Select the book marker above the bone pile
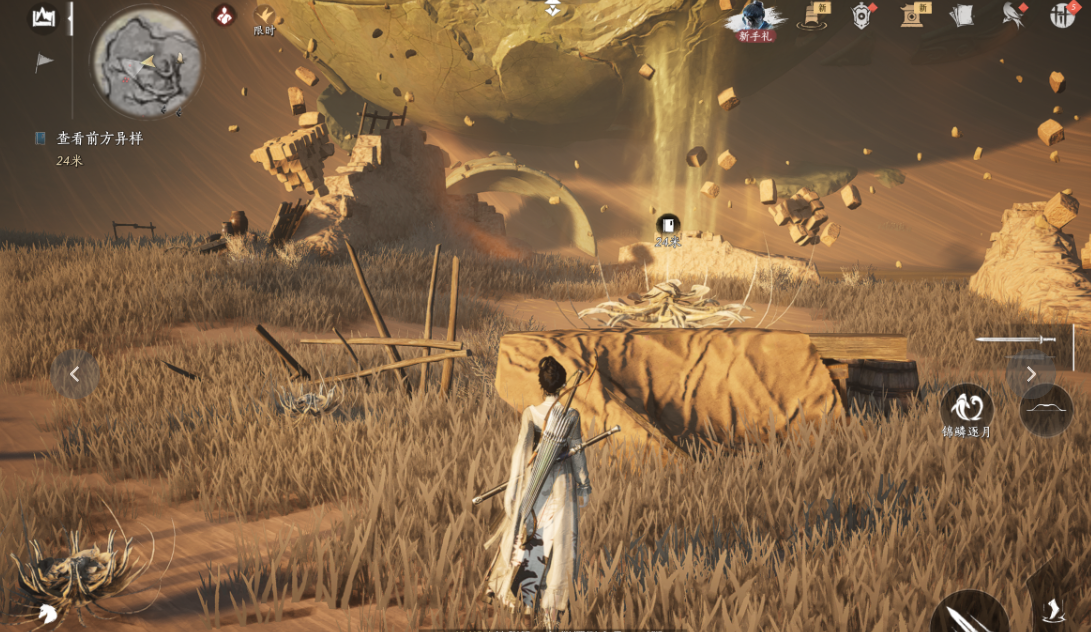 667,225
